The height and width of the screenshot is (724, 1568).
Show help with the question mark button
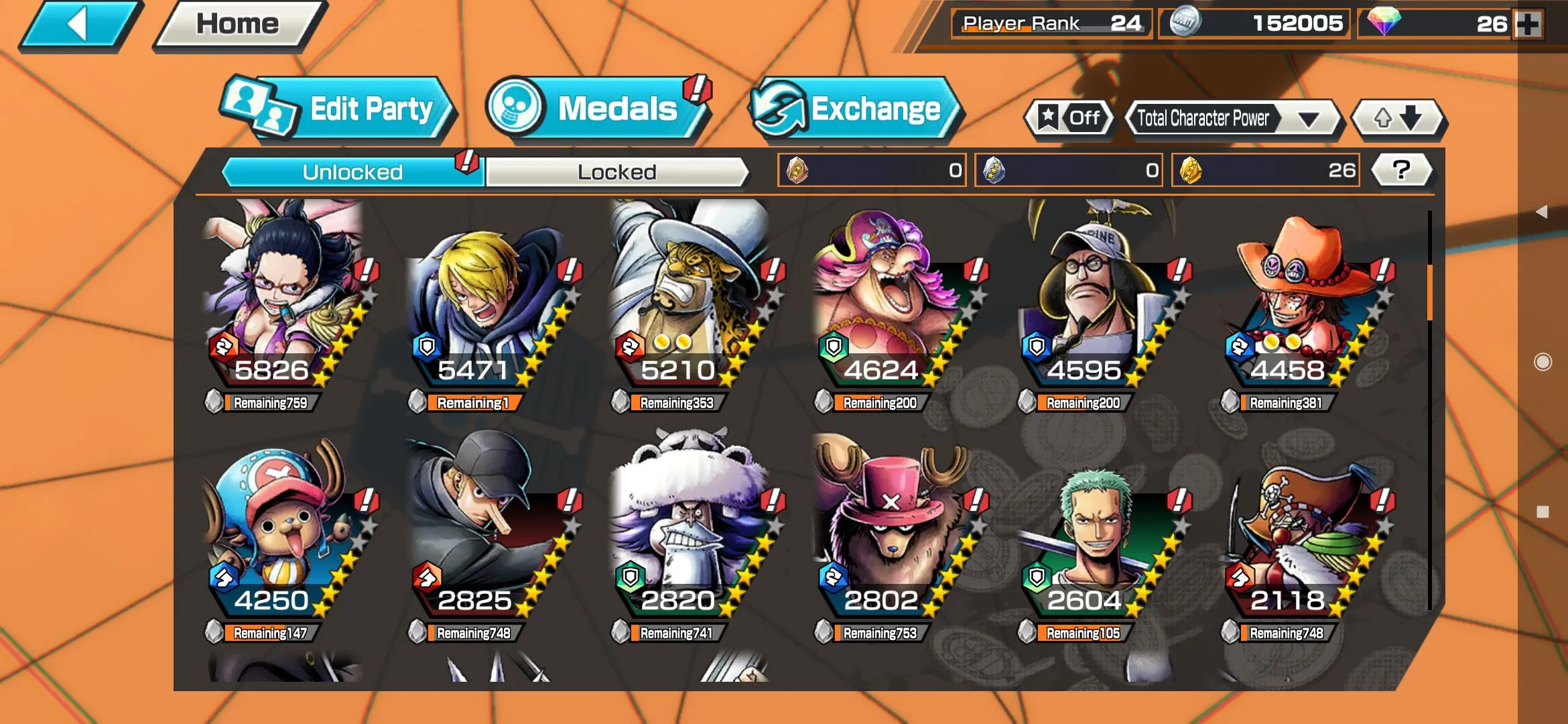click(x=1401, y=170)
